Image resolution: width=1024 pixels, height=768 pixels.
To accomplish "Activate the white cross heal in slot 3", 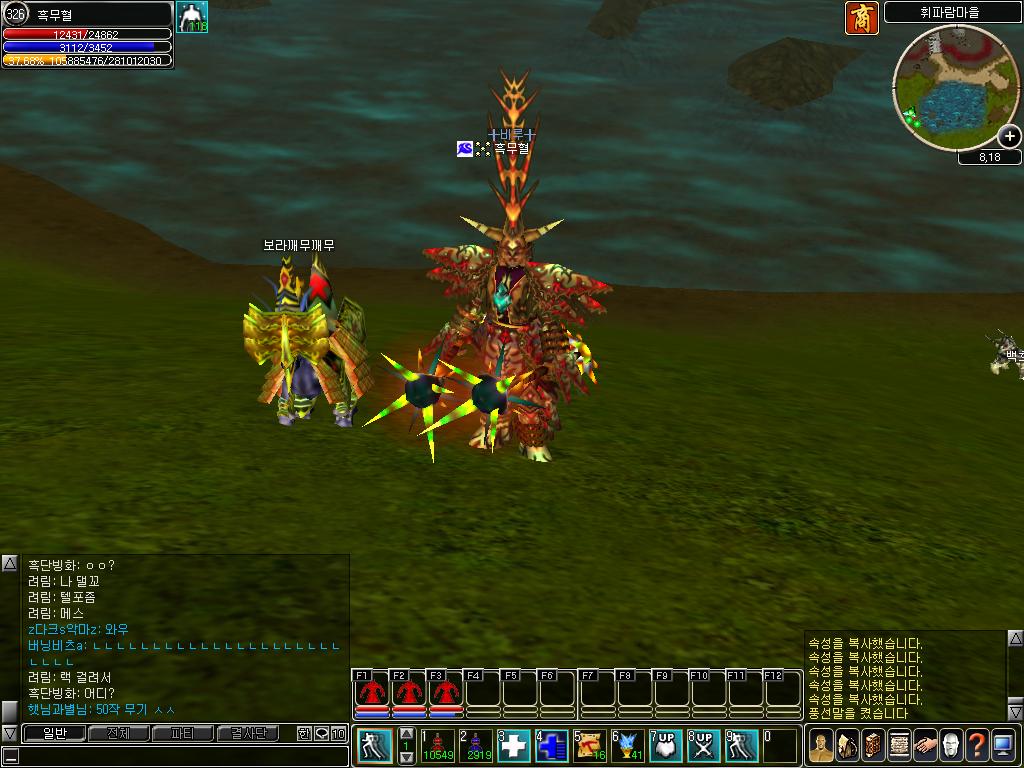I will (x=514, y=745).
